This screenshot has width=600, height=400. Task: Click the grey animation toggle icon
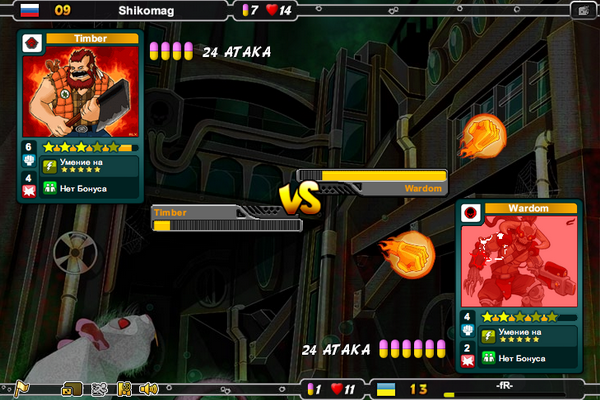(x=98, y=389)
